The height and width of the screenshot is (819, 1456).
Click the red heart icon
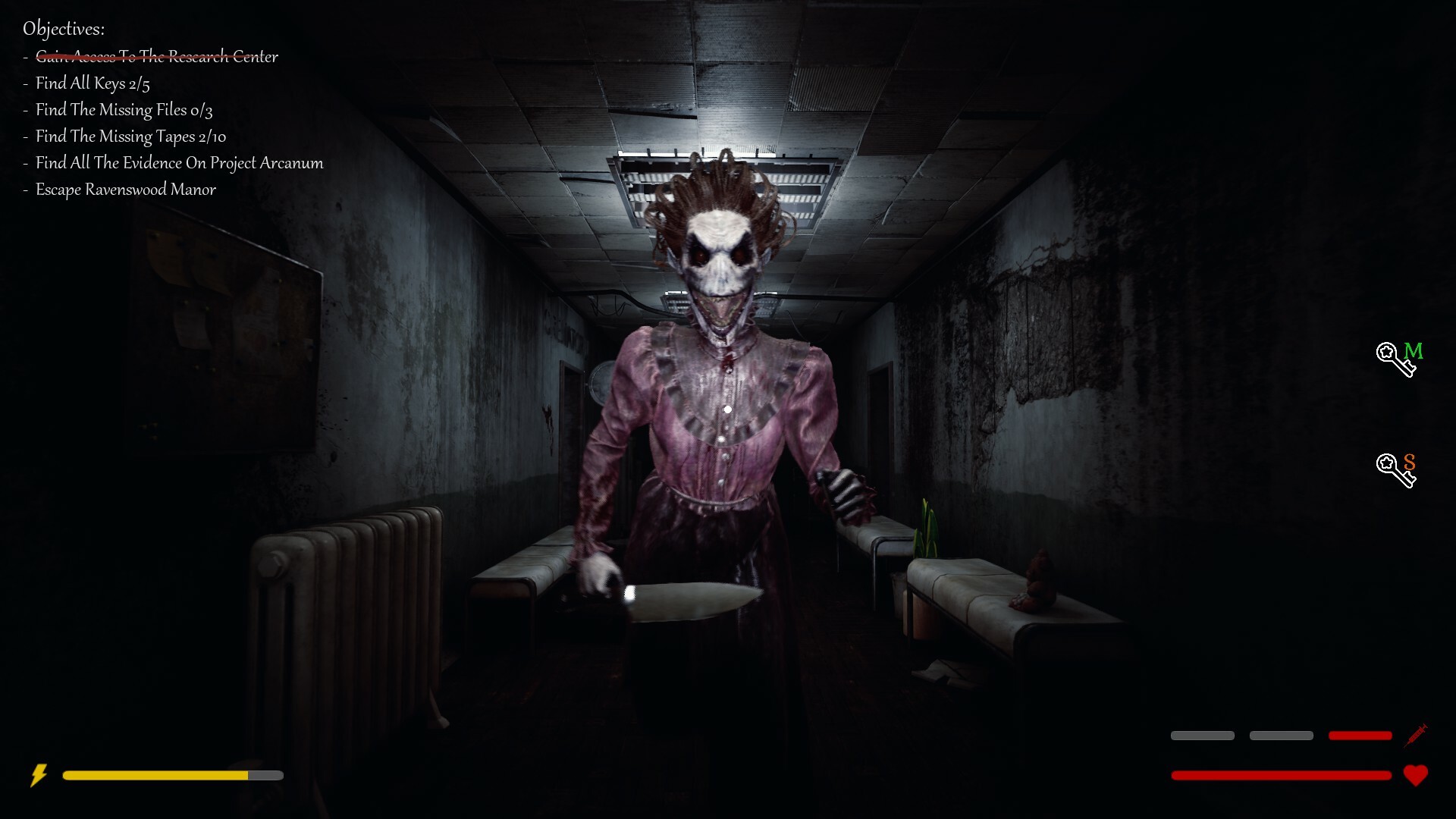[x=1417, y=775]
